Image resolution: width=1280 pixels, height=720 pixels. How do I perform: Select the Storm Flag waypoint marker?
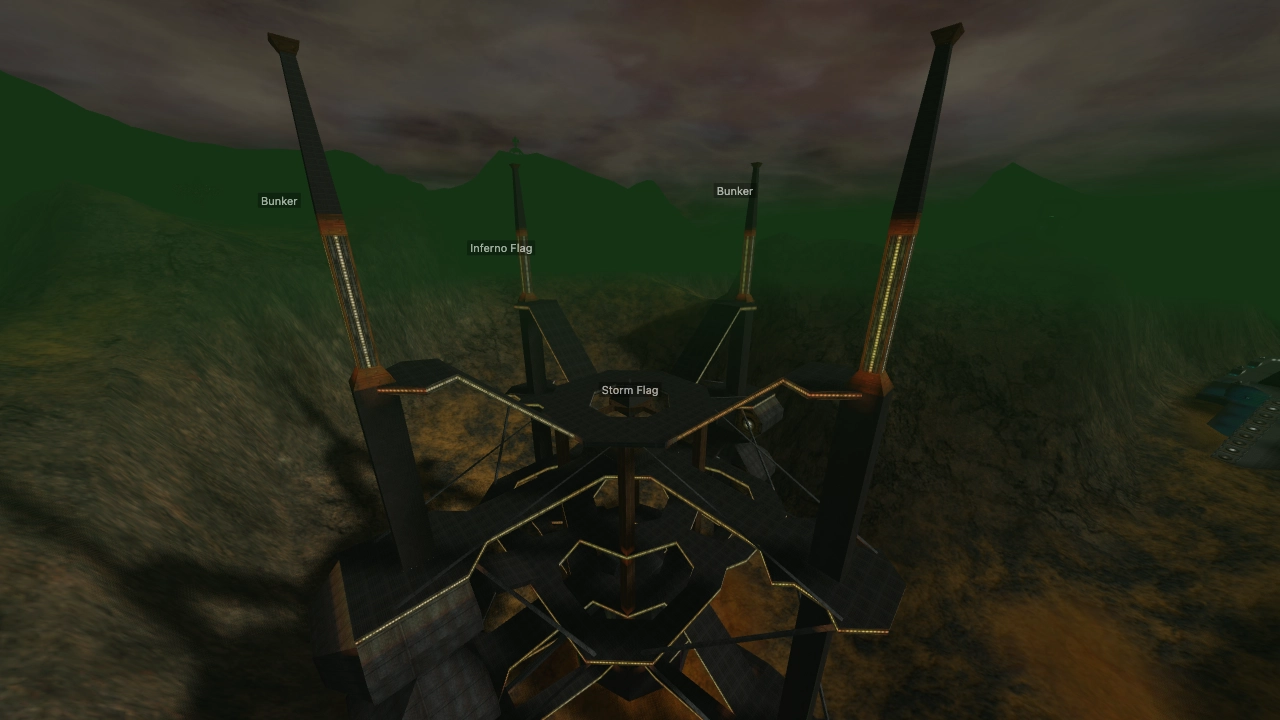[630, 390]
